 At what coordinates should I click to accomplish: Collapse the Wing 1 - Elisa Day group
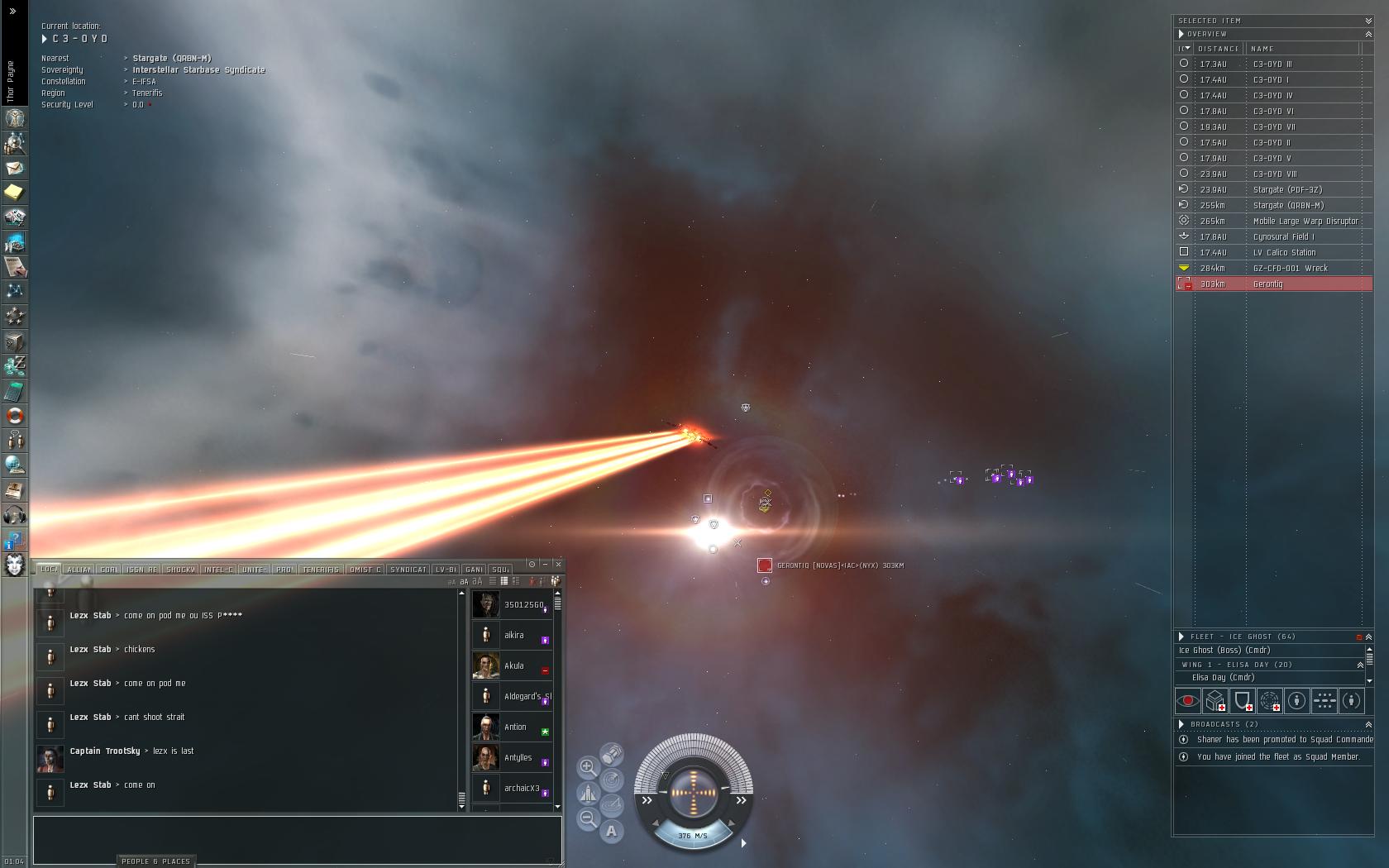pyautogui.click(x=1360, y=665)
